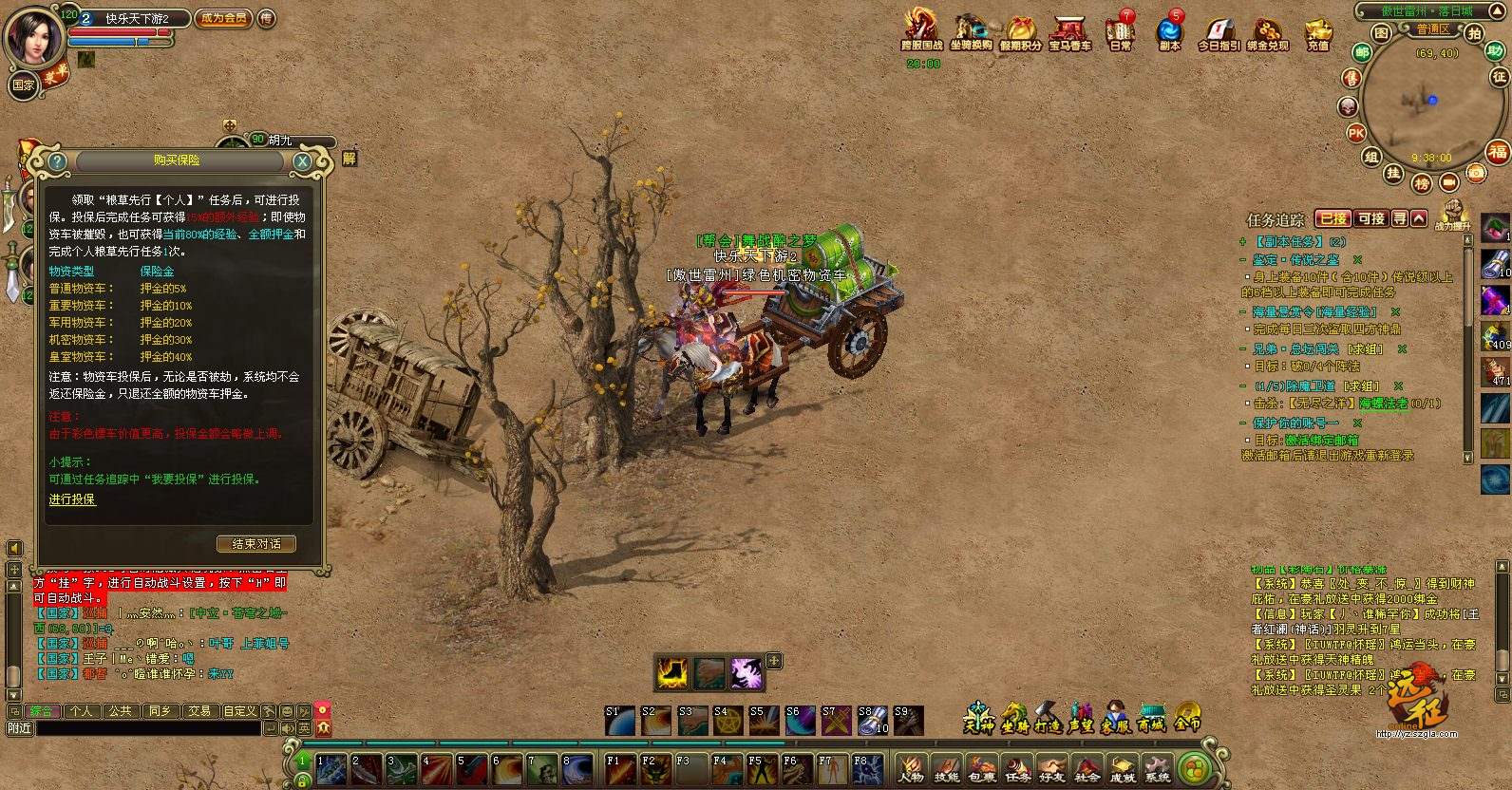
Task: Open the 系统 system menu
Action: coord(1157,767)
